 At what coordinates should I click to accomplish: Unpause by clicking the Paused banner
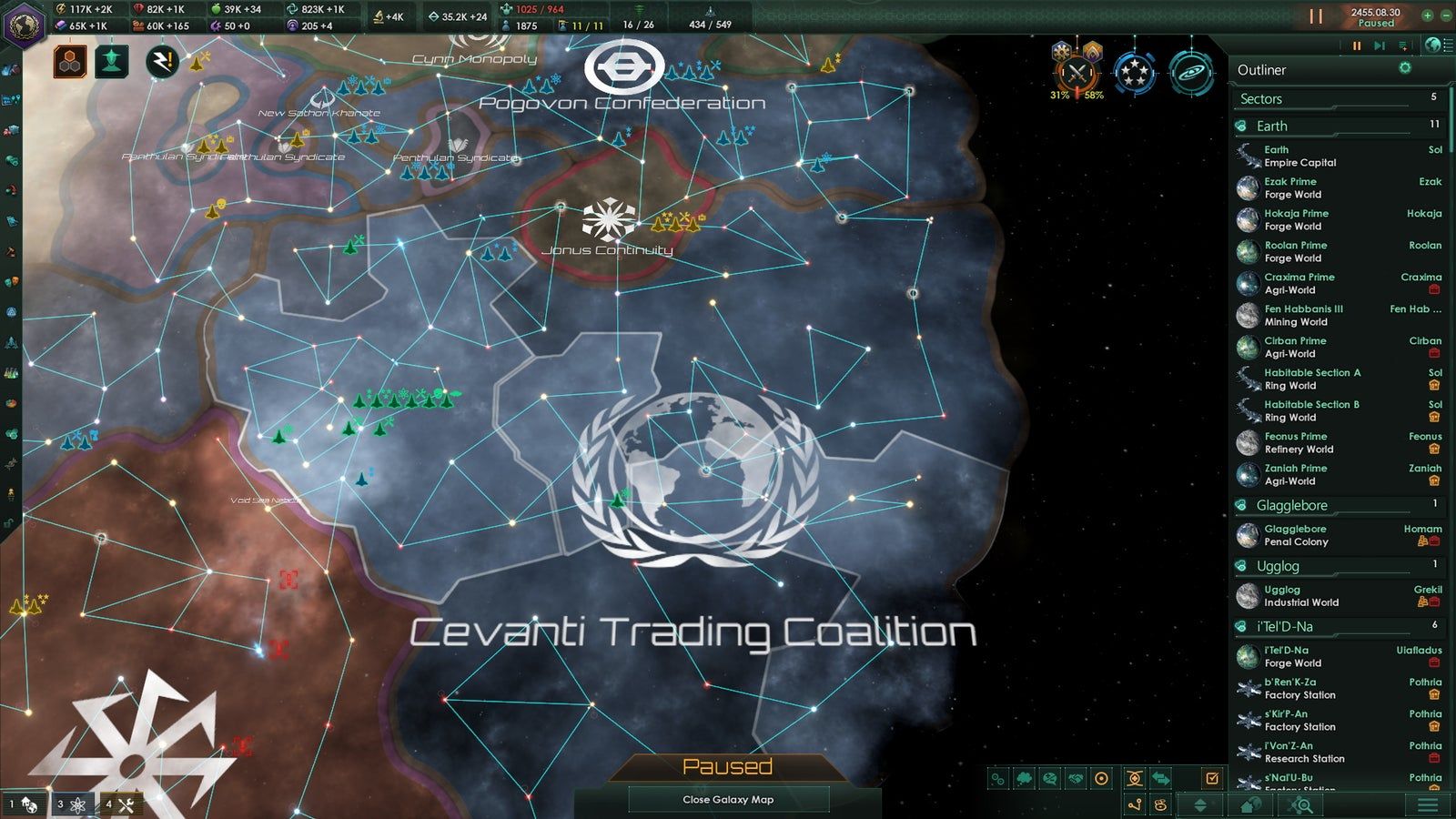tap(728, 767)
